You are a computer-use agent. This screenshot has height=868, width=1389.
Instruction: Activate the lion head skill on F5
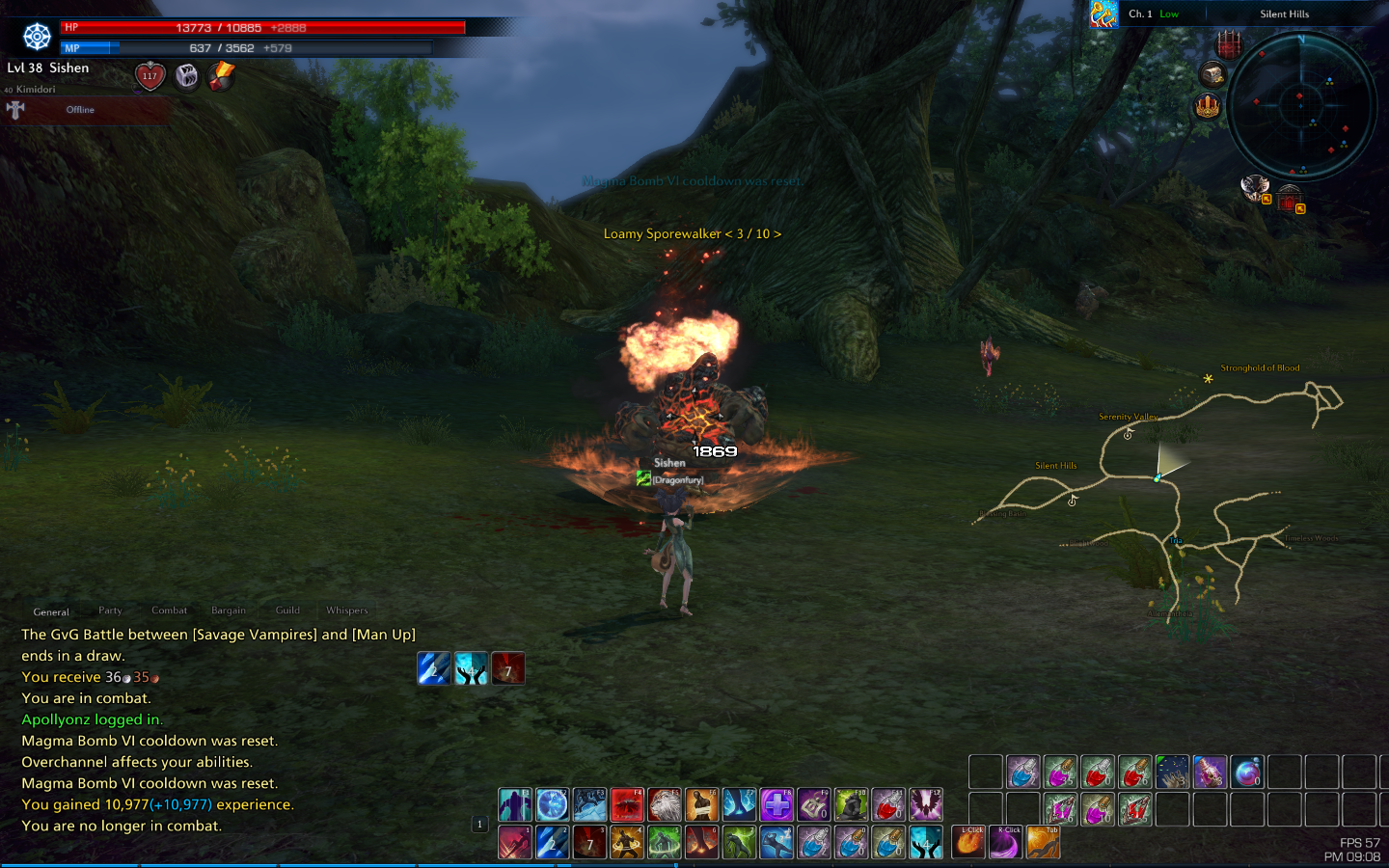point(664,805)
